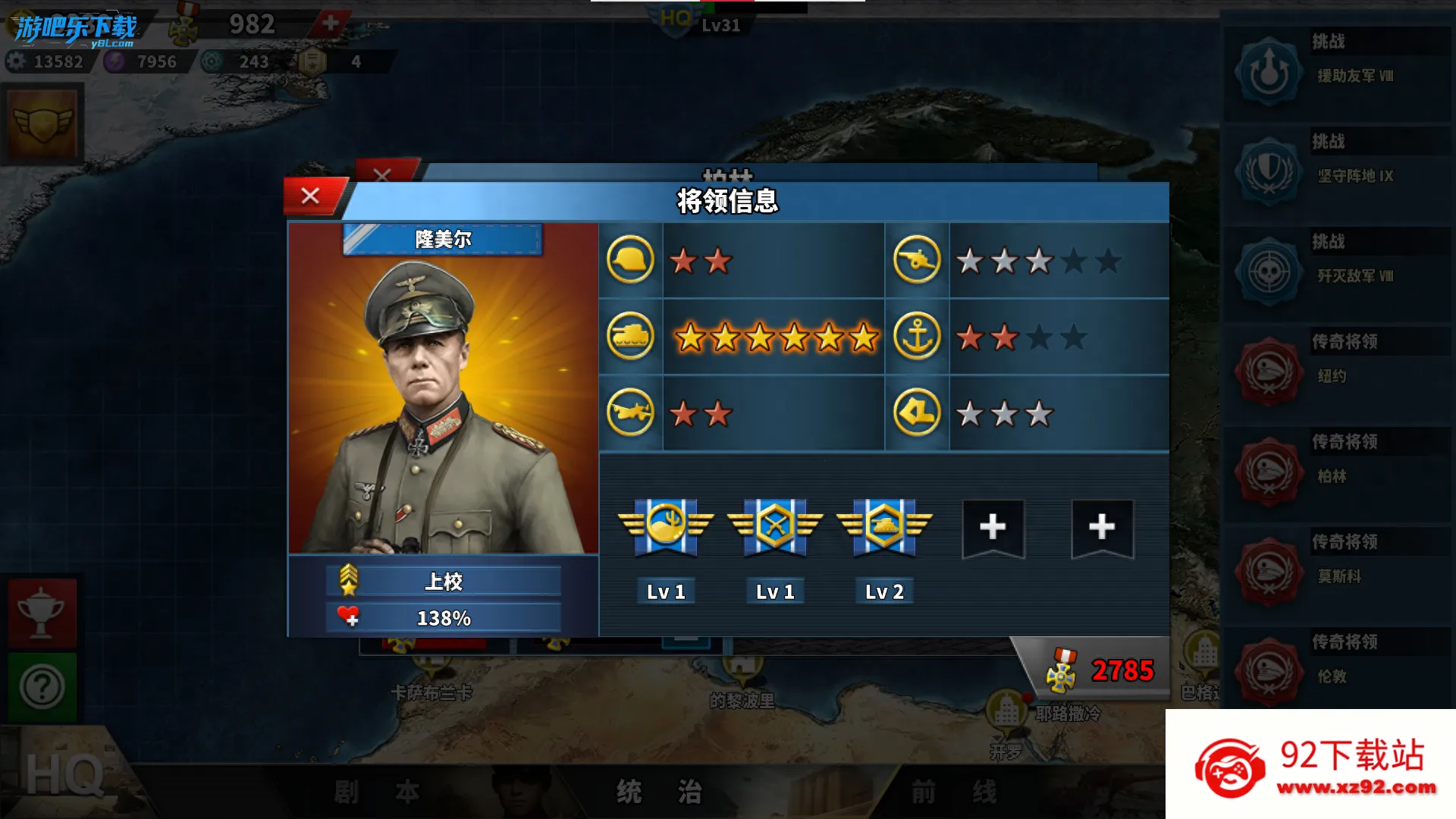Open the artillery cannon ability icon

917,260
